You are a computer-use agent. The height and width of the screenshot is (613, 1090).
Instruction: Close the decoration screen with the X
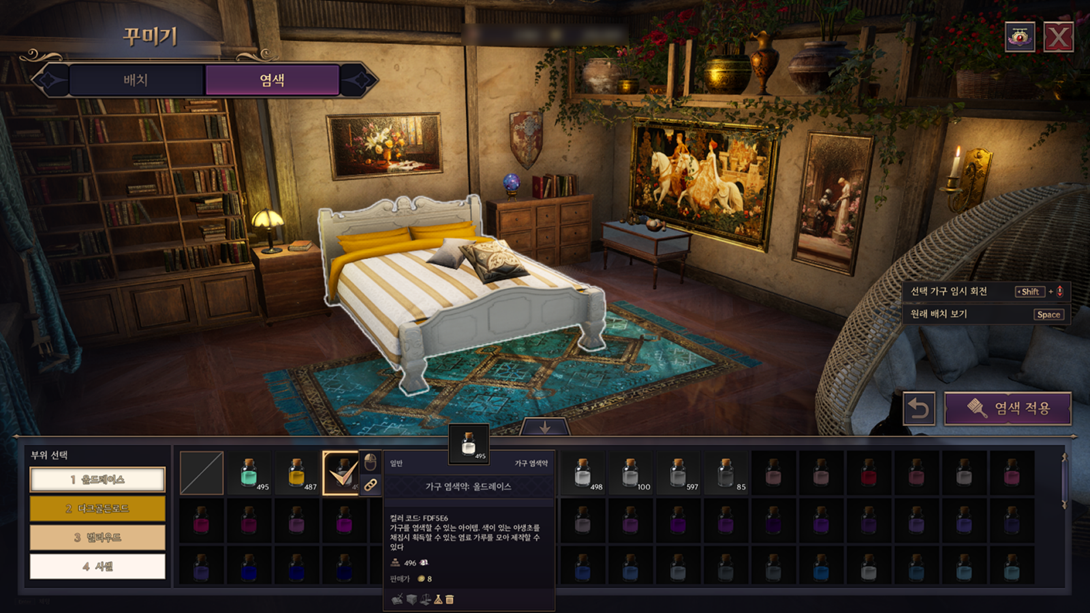1058,37
